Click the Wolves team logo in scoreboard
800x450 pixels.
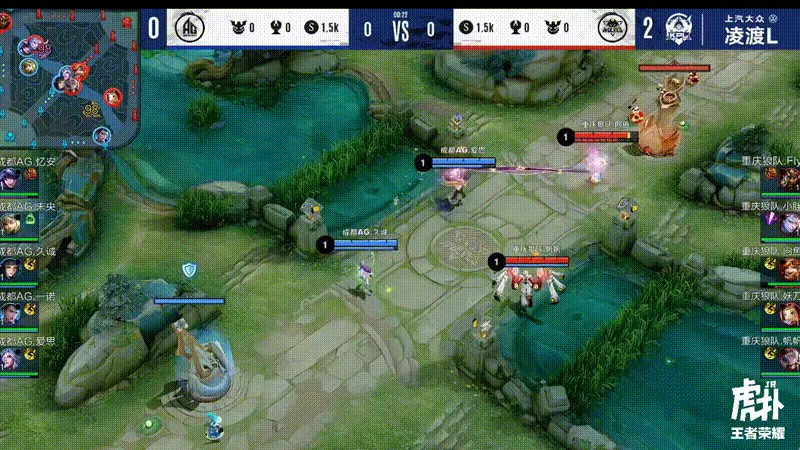pos(611,28)
